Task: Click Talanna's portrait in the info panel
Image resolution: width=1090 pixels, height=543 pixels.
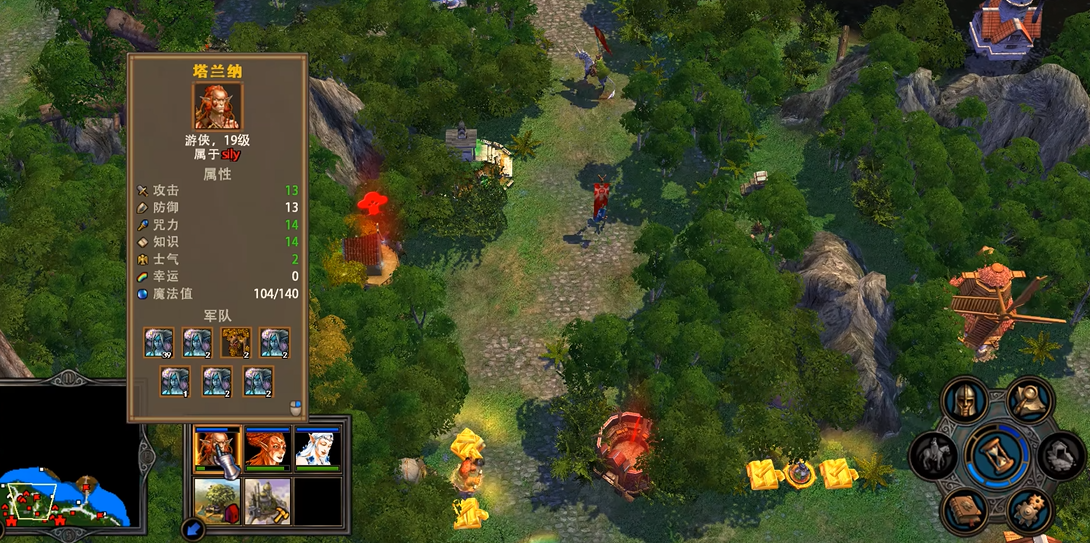Action: (x=216, y=106)
